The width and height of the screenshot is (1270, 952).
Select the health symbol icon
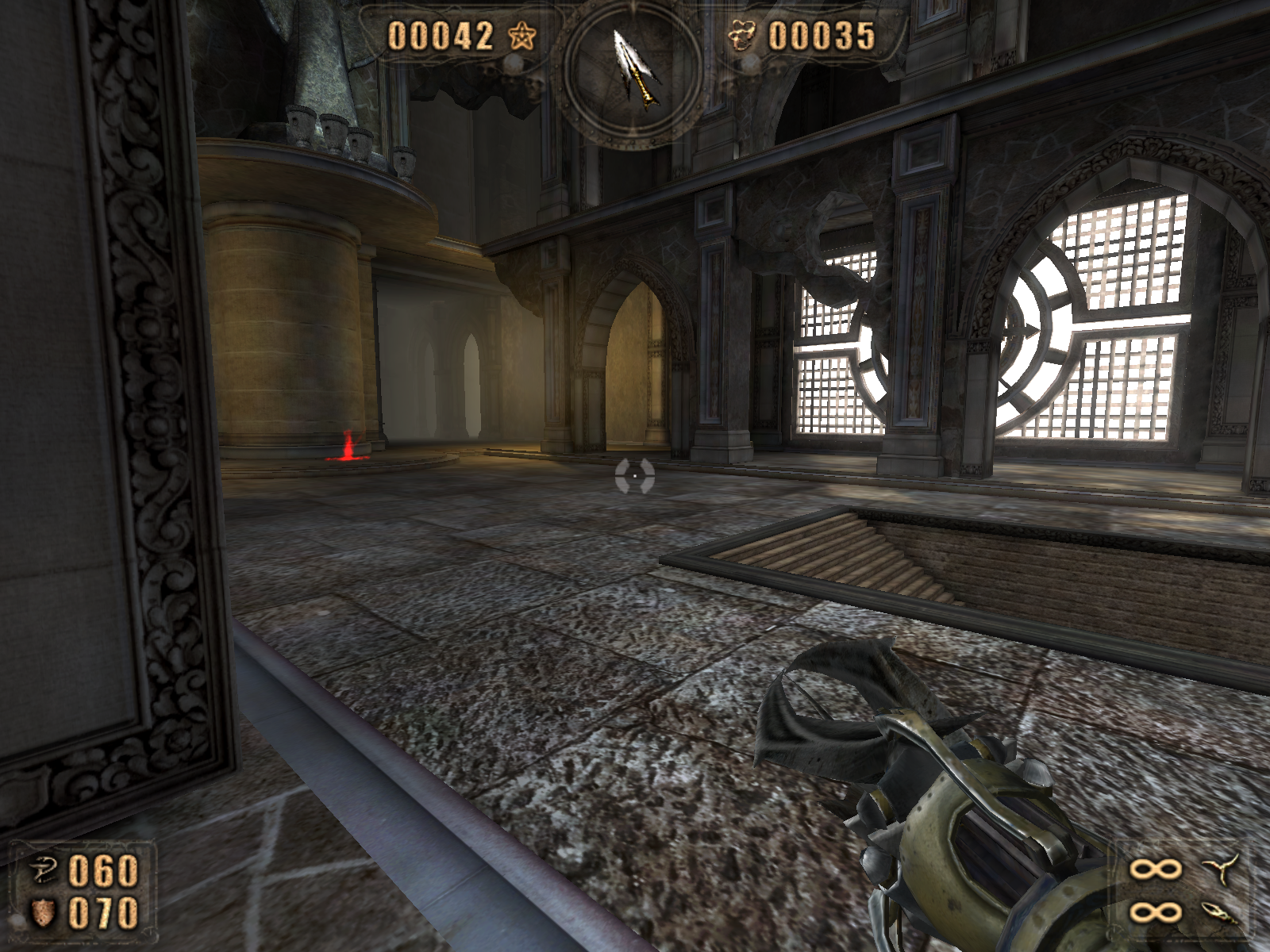tap(41, 871)
